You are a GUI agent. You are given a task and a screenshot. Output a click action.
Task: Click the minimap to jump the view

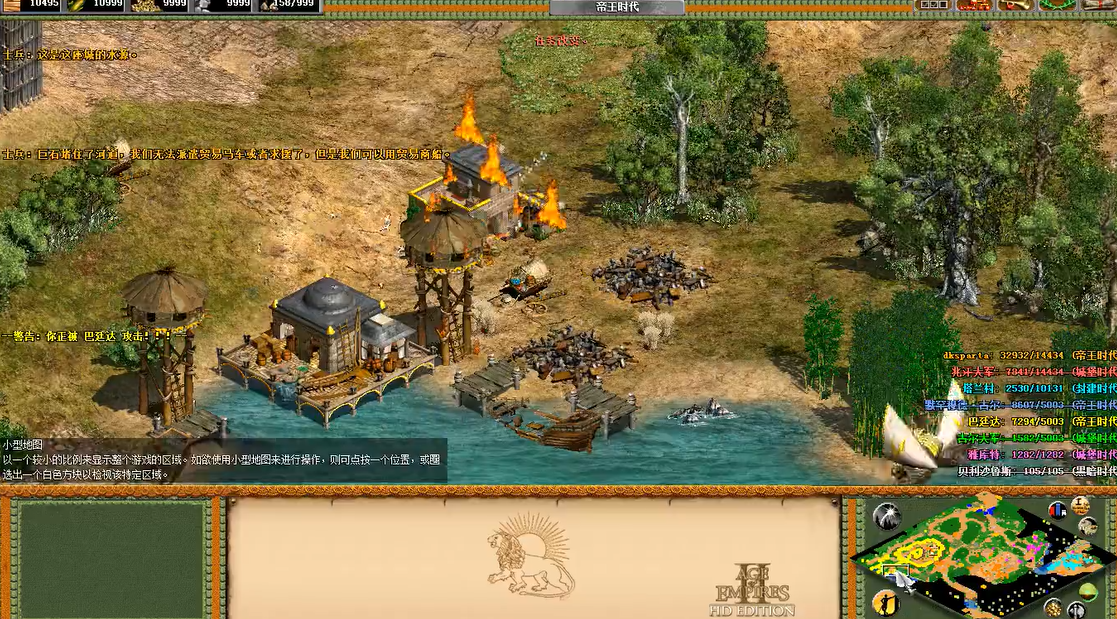pyautogui.click(x=975, y=555)
